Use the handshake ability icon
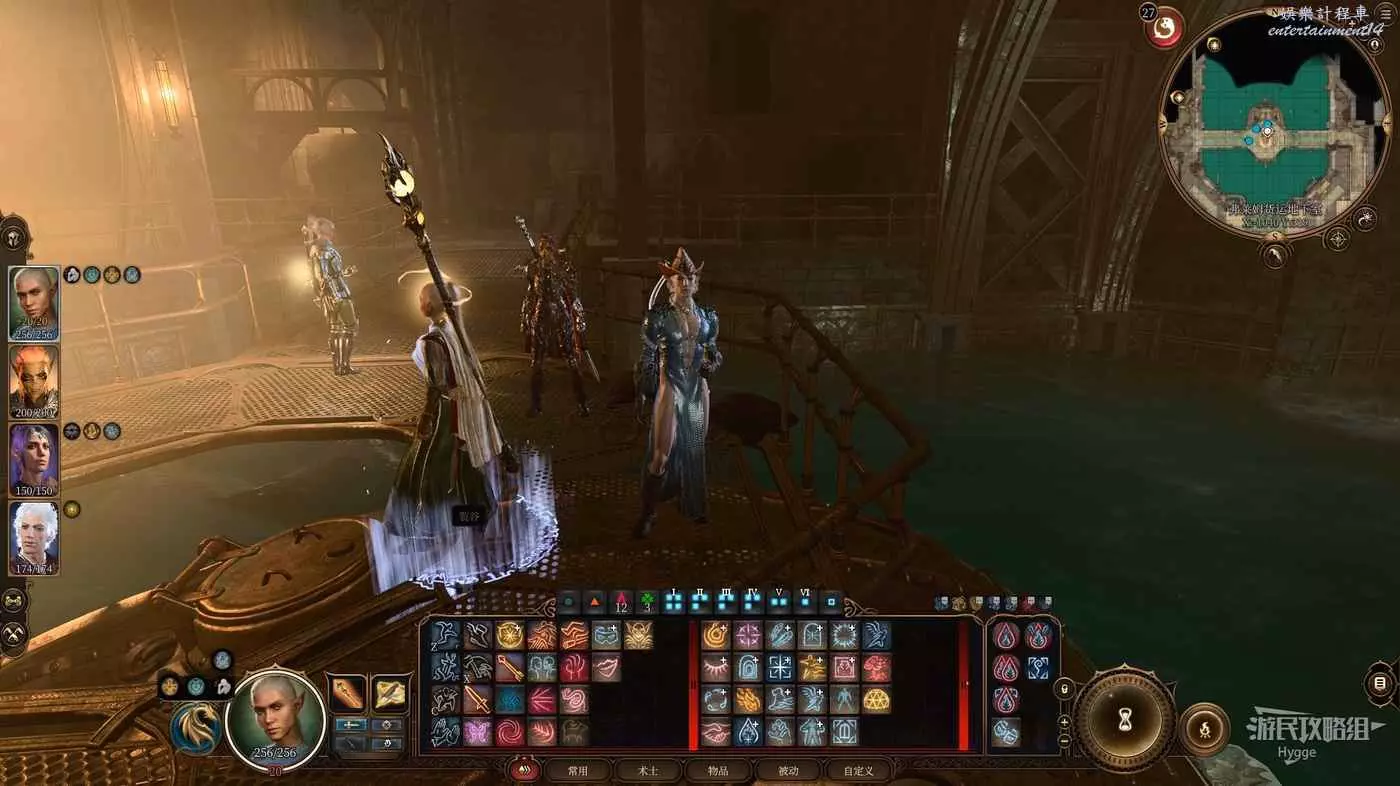This screenshot has height=786, width=1400. 715,732
